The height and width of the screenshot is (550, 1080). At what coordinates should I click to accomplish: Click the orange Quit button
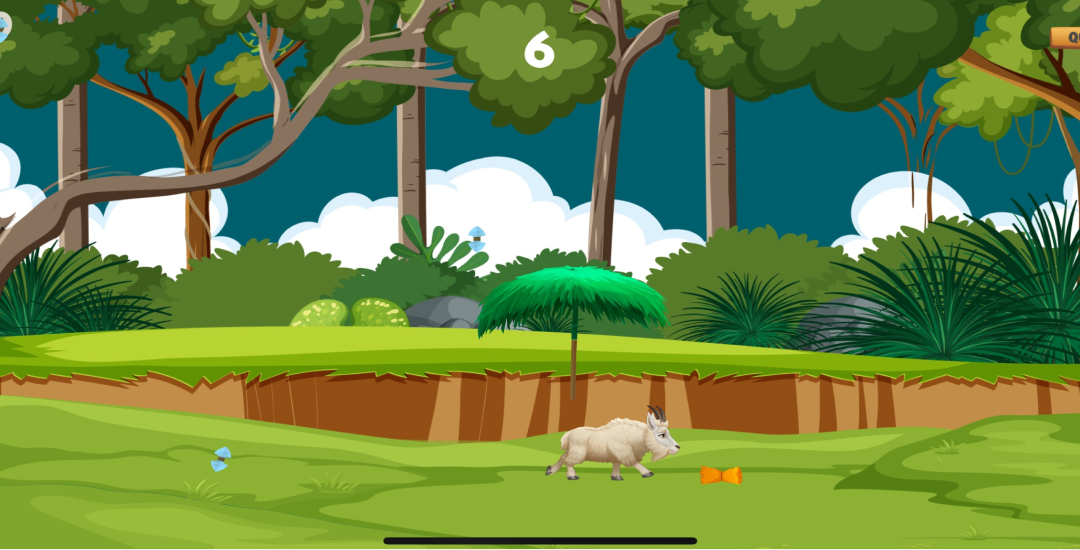(1067, 37)
